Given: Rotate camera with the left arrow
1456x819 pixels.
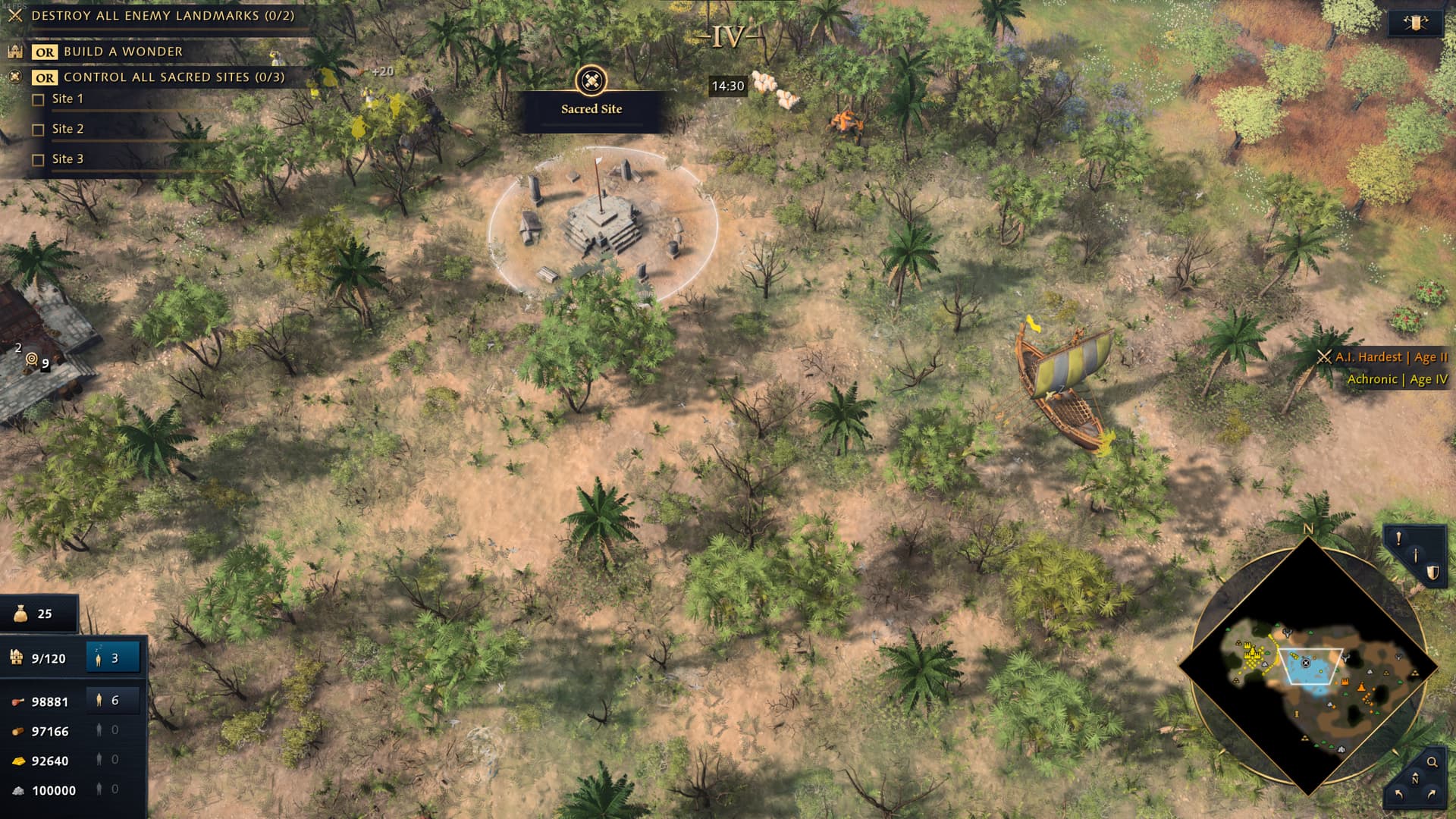Looking at the screenshot, I should point(1398,795).
